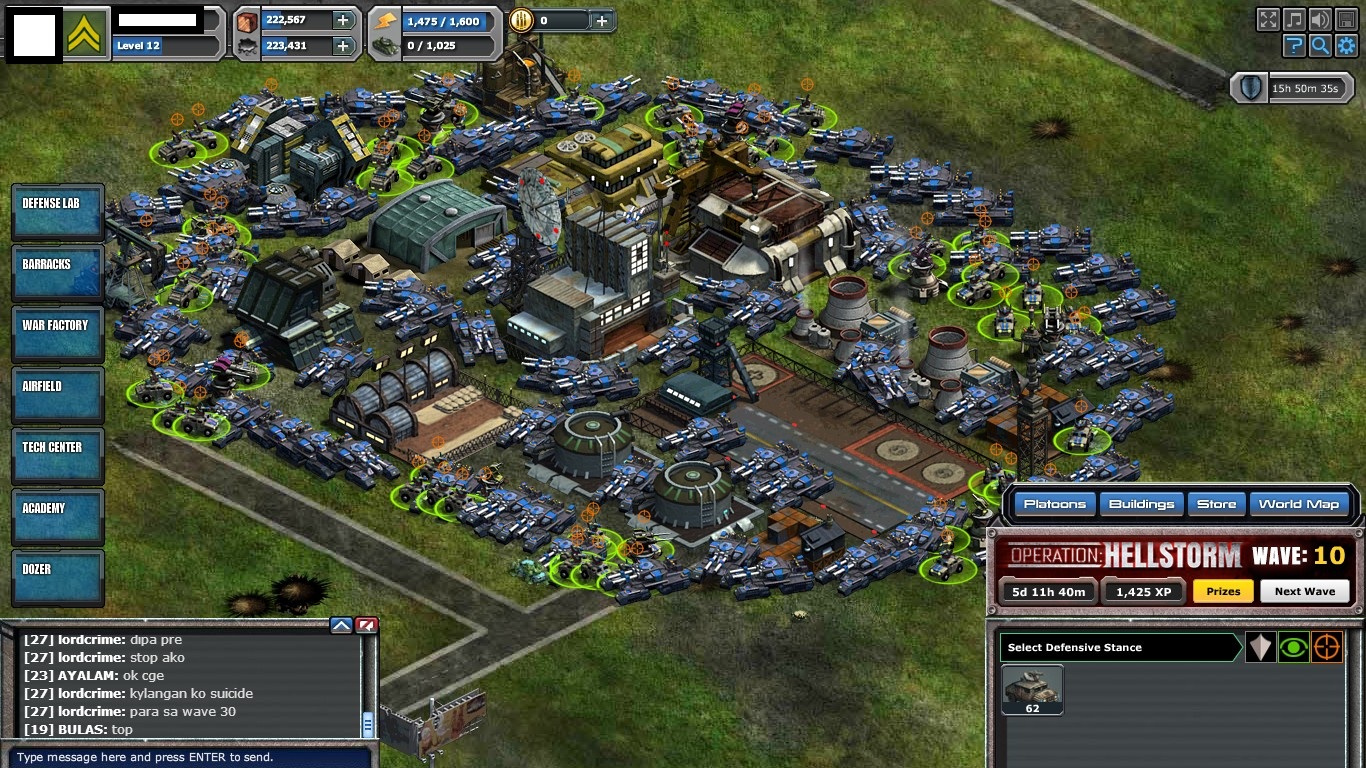Open the Store tab
The height and width of the screenshot is (768, 1366).
click(x=1216, y=504)
